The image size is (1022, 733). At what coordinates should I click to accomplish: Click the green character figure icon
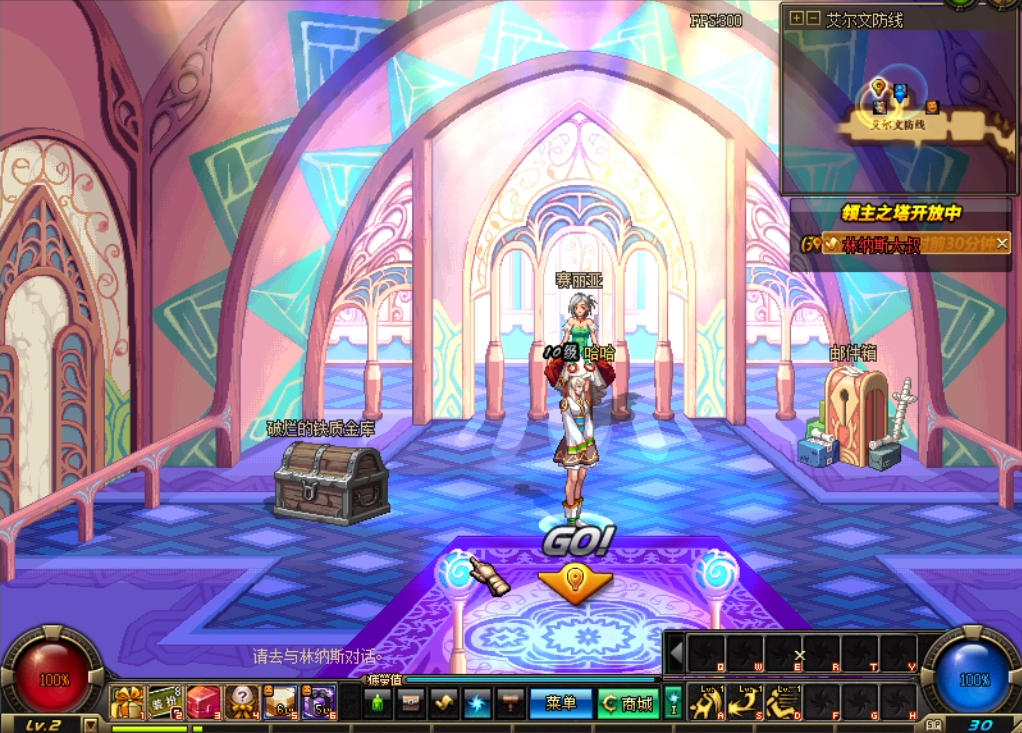378,703
